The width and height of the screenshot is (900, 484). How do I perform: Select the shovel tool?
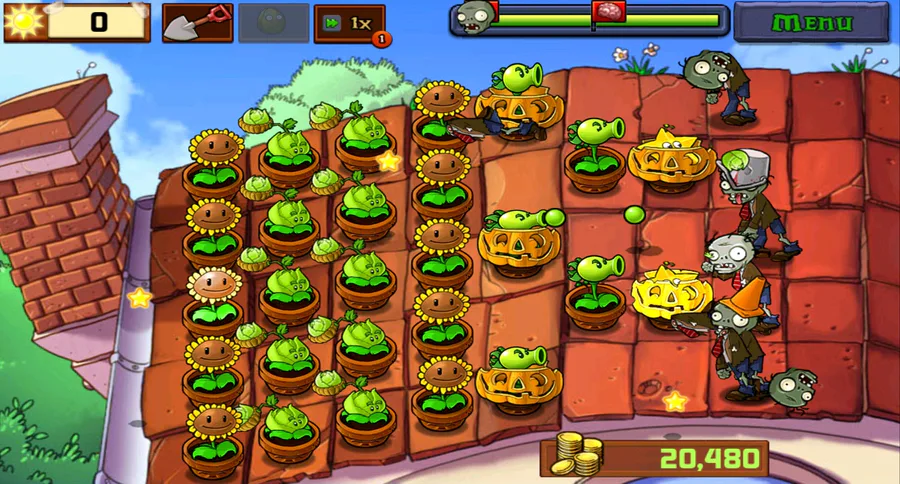(x=197, y=23)
